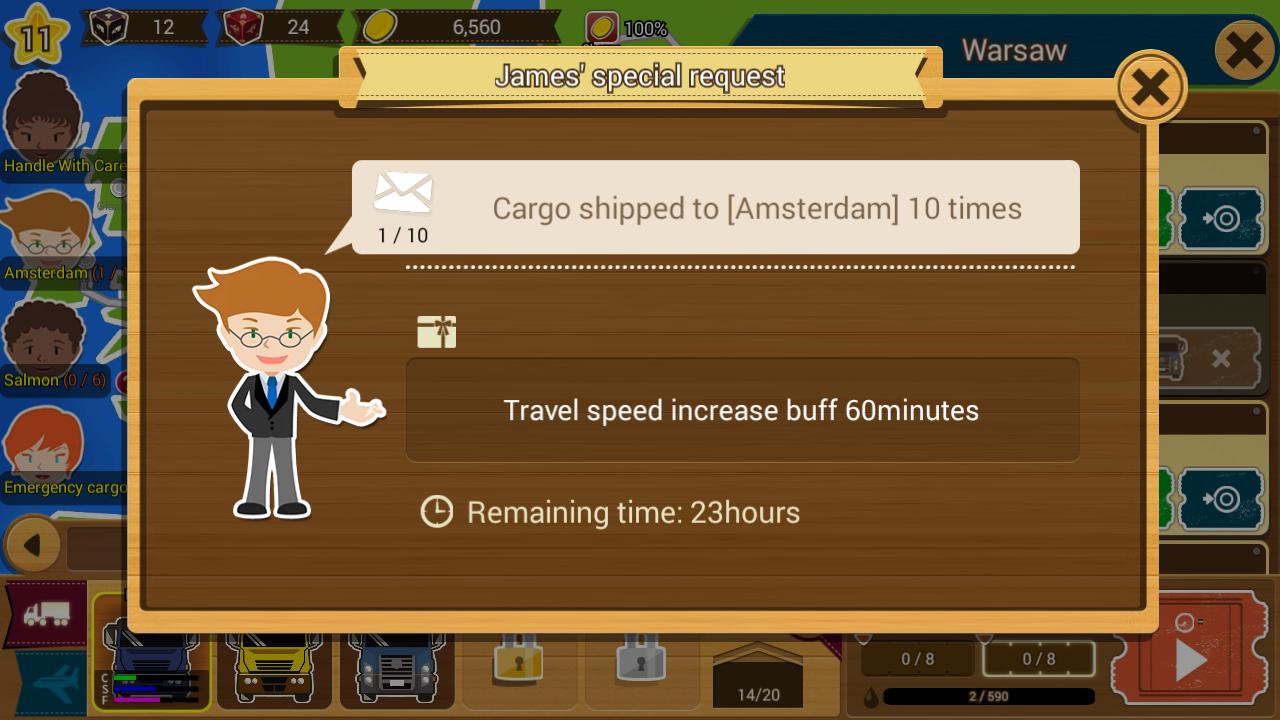Switch to the Warsaw city tab
Screen dimensions: 1280x720
click(x=1015, y=49)
